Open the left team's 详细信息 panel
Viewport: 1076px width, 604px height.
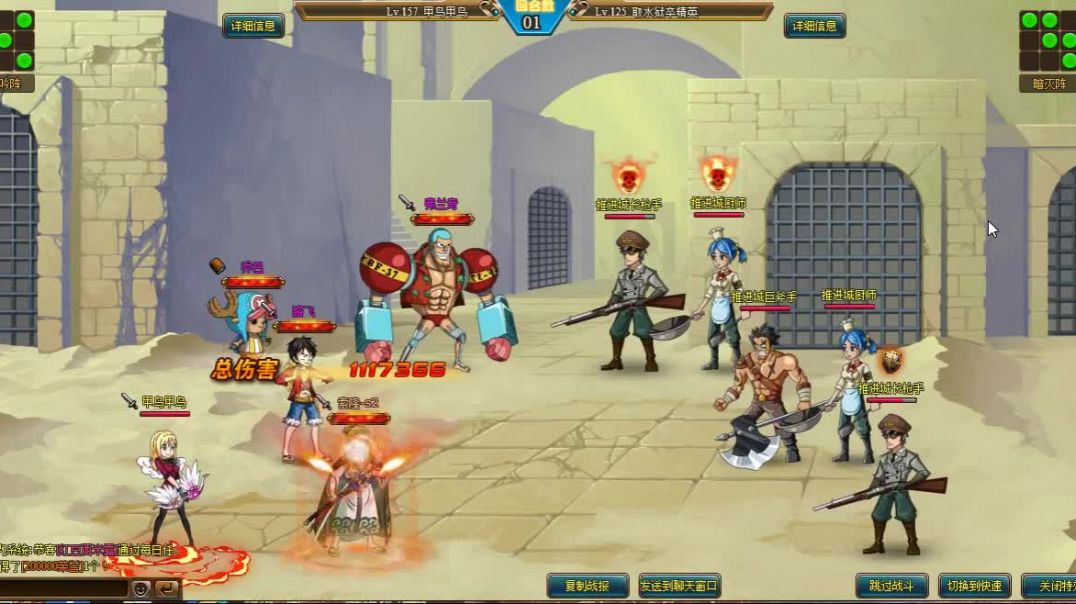pos(253,27)
